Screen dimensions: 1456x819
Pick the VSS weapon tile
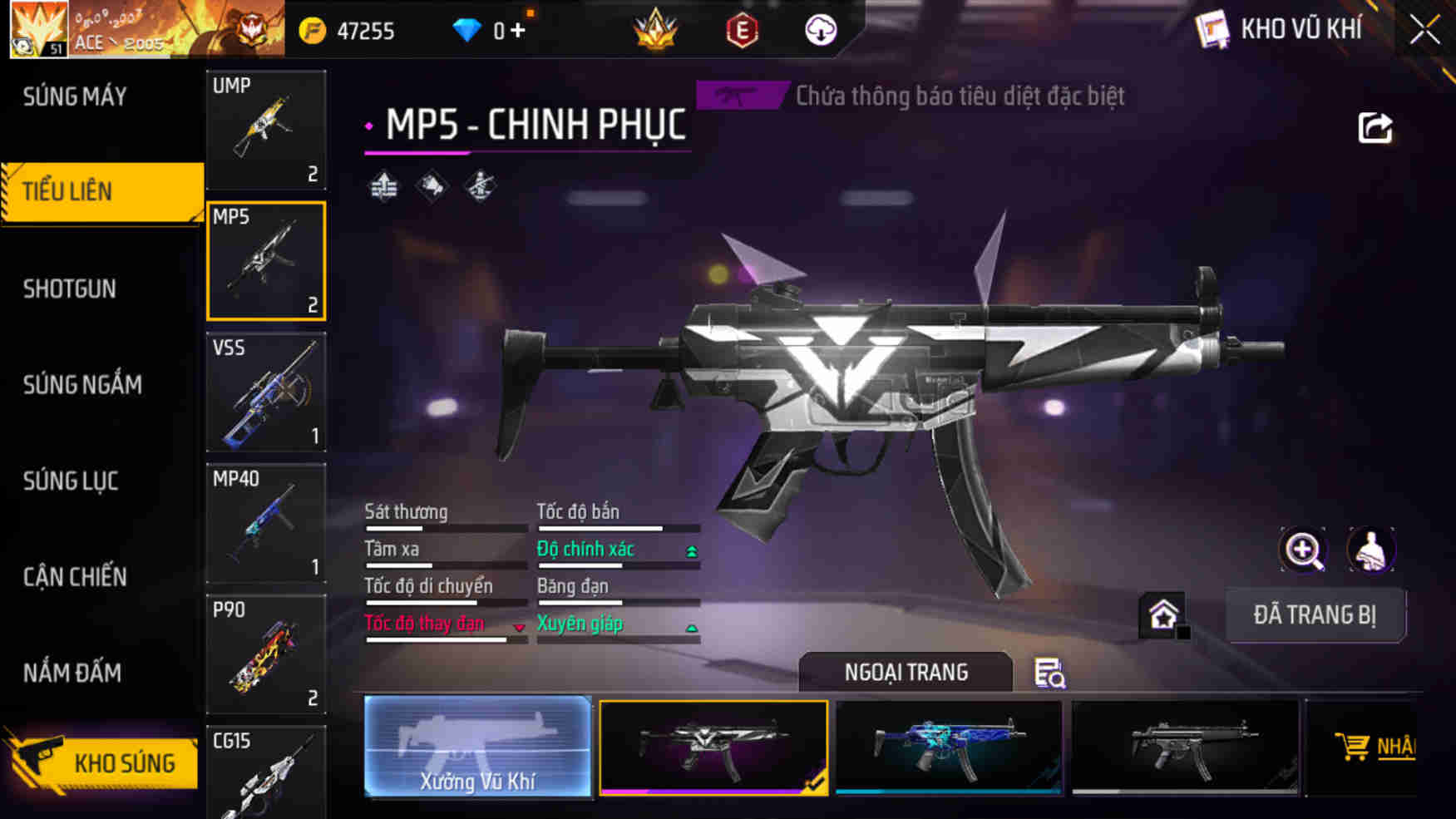click(x=266, y=392)
